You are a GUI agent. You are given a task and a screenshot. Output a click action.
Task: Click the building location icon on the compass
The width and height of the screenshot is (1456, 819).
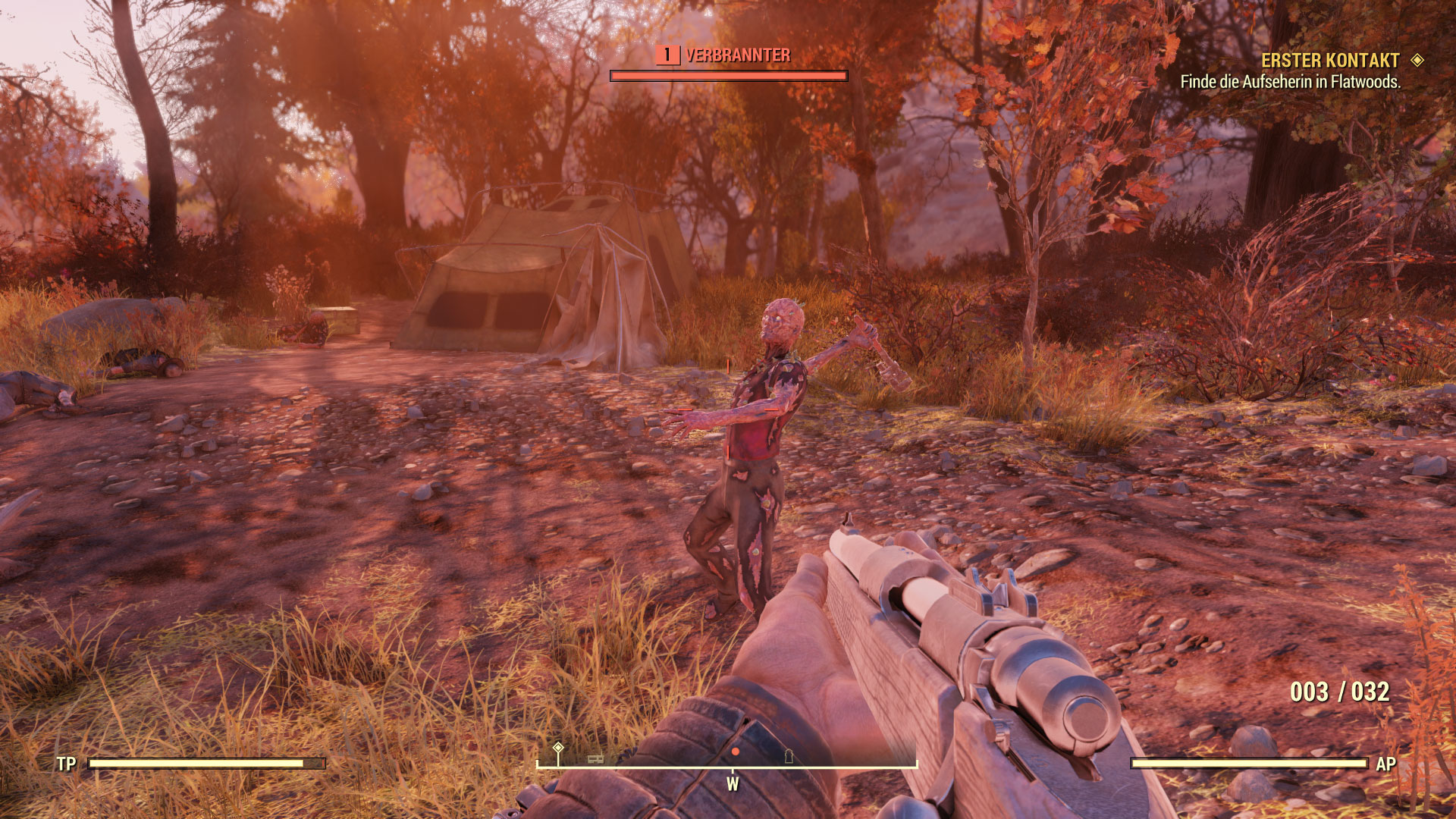pyautogui.click(x=596, y=758)
